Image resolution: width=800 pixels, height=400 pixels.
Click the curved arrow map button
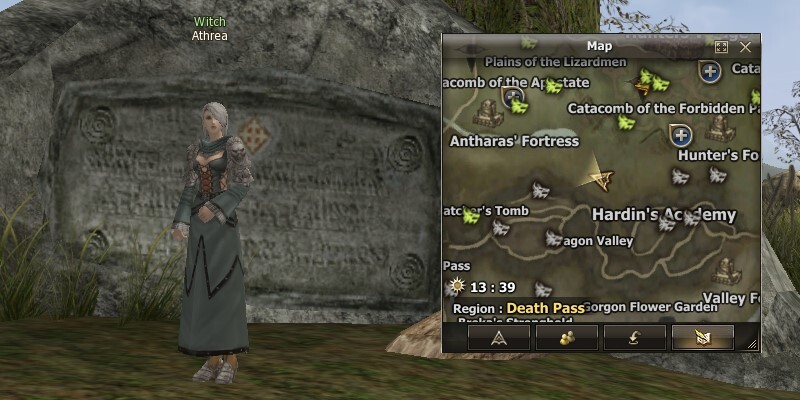[x=634, y=337]
